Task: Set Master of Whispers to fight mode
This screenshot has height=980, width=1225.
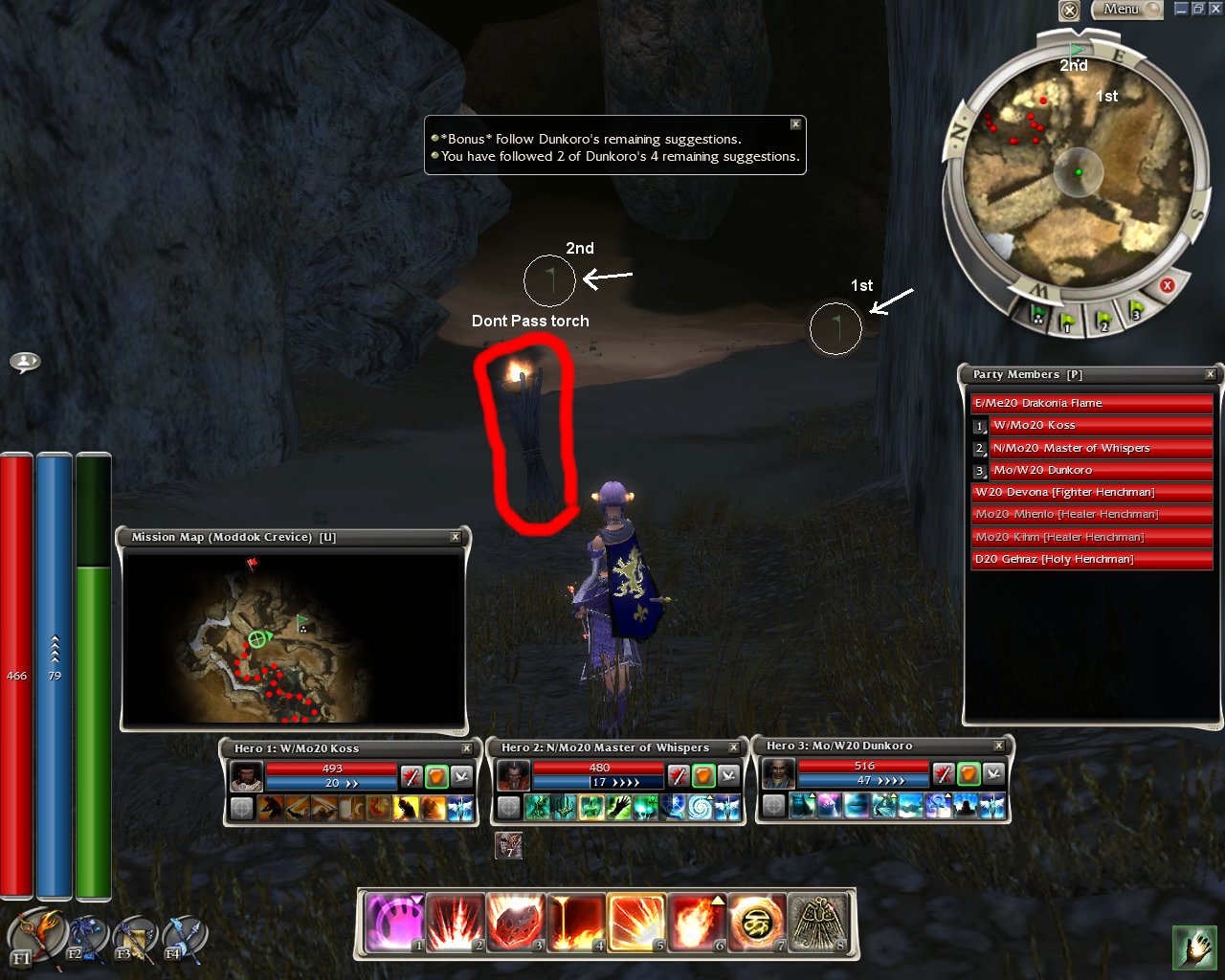Action: (x=678, y=775)
